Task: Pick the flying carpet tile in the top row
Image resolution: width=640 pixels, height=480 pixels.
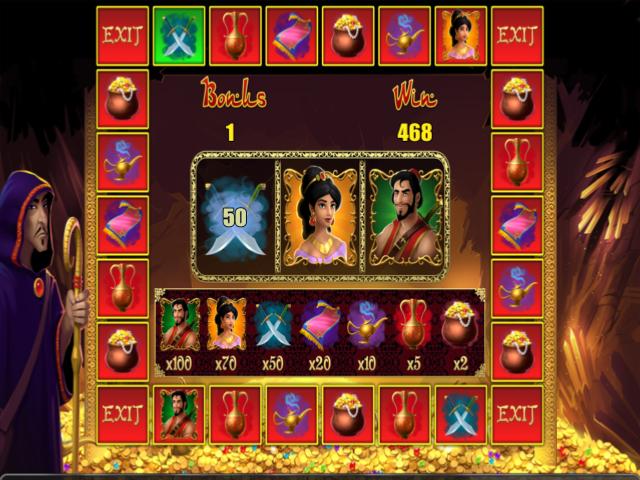Action: tap(292, 35)
